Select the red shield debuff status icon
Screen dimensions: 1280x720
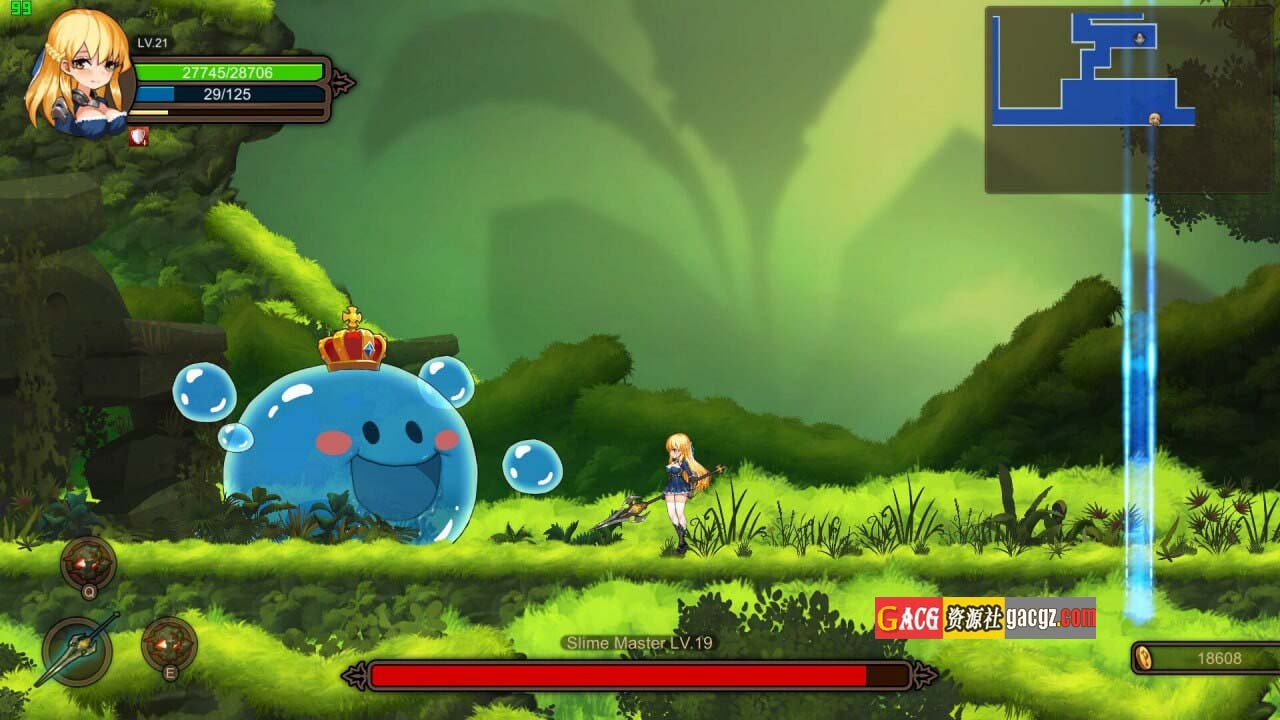click(138, 137)
